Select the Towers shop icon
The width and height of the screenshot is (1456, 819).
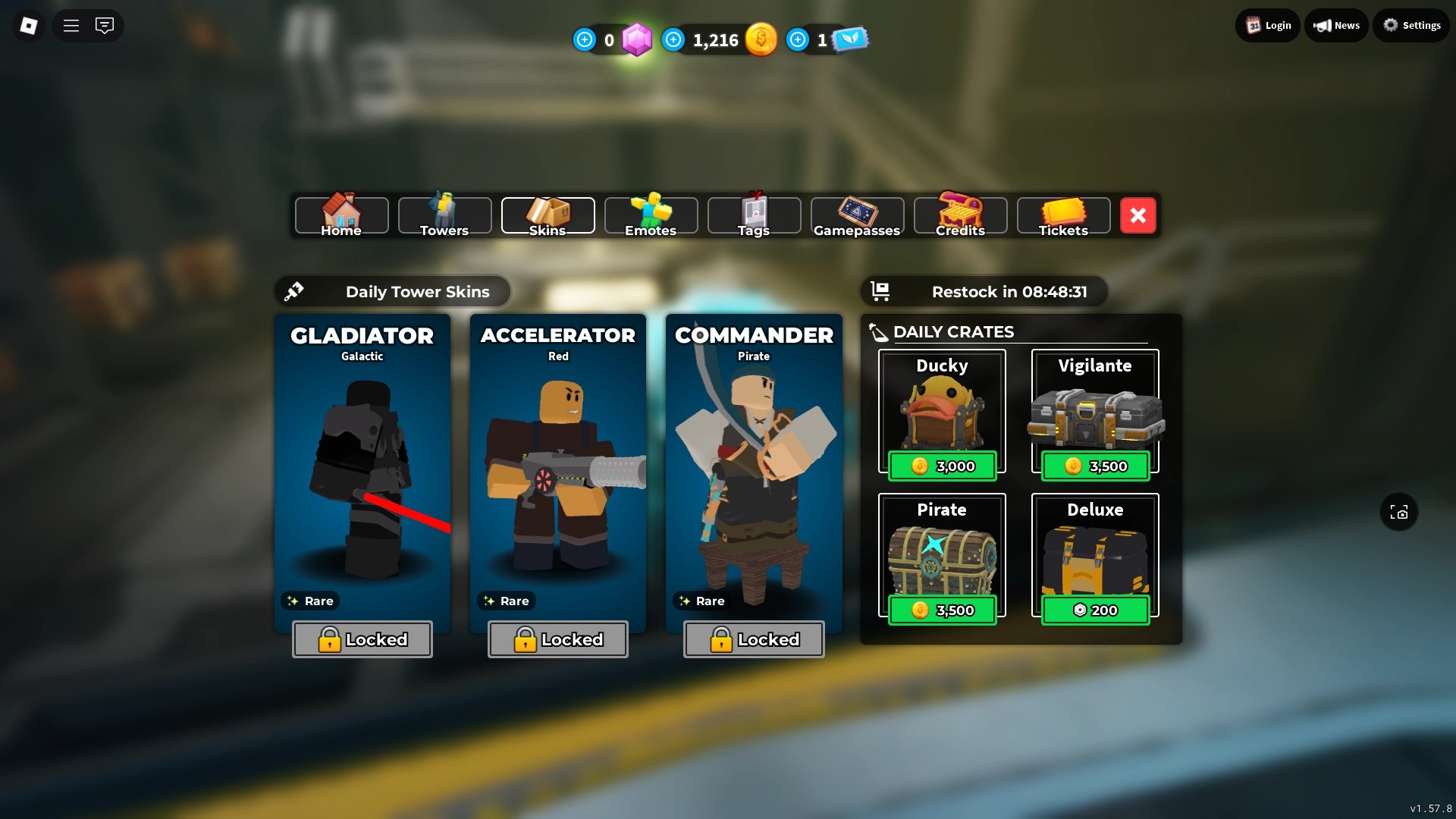444,210
